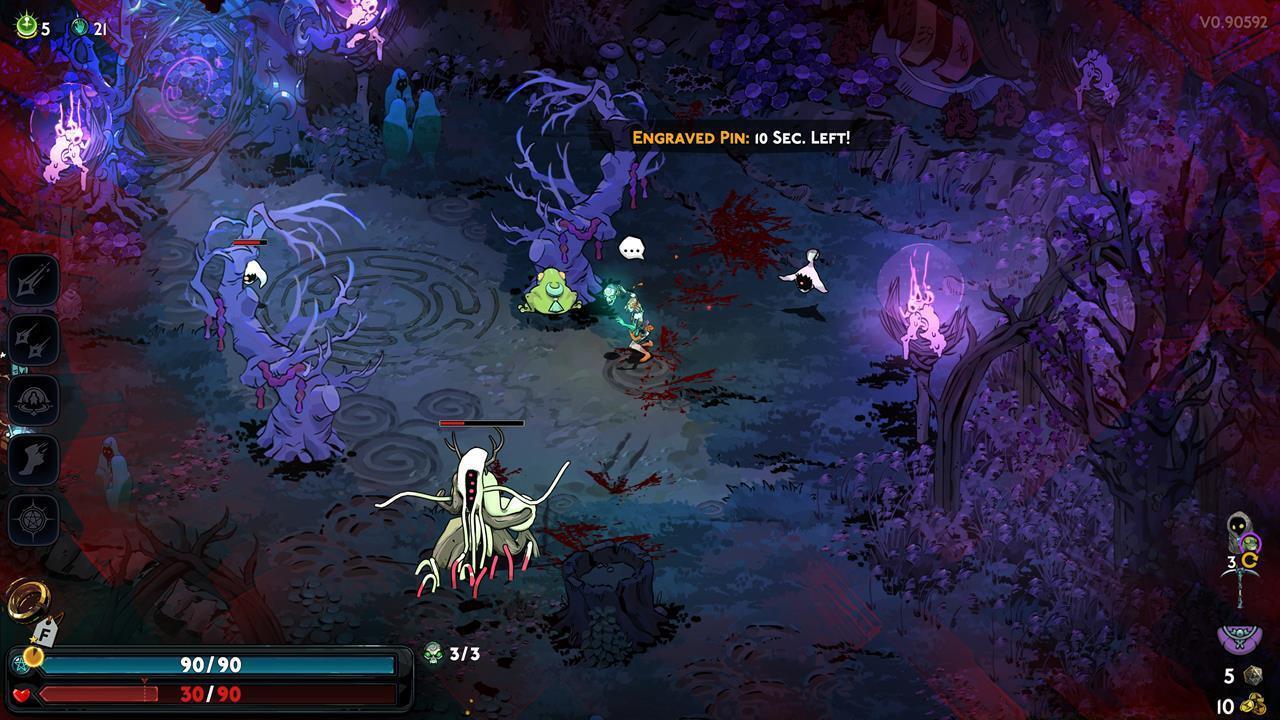The width and height of the screenshot is (1280, 720).
Task: Click the purple amulet icon
Action: coord(1238,637)
